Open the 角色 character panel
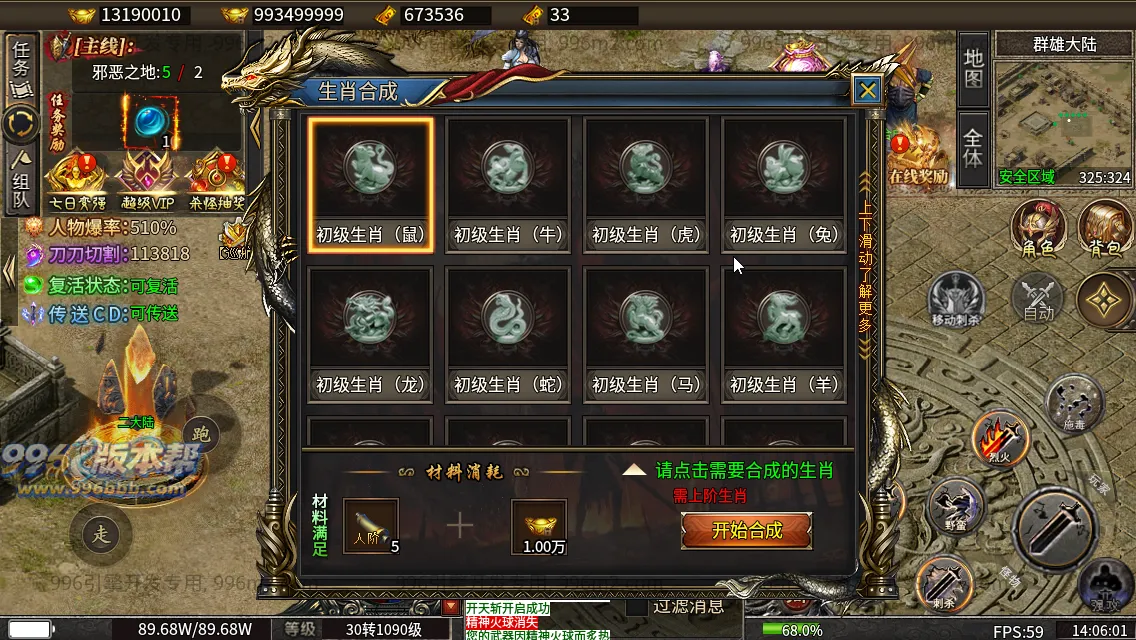 [x=1037, y=229]
